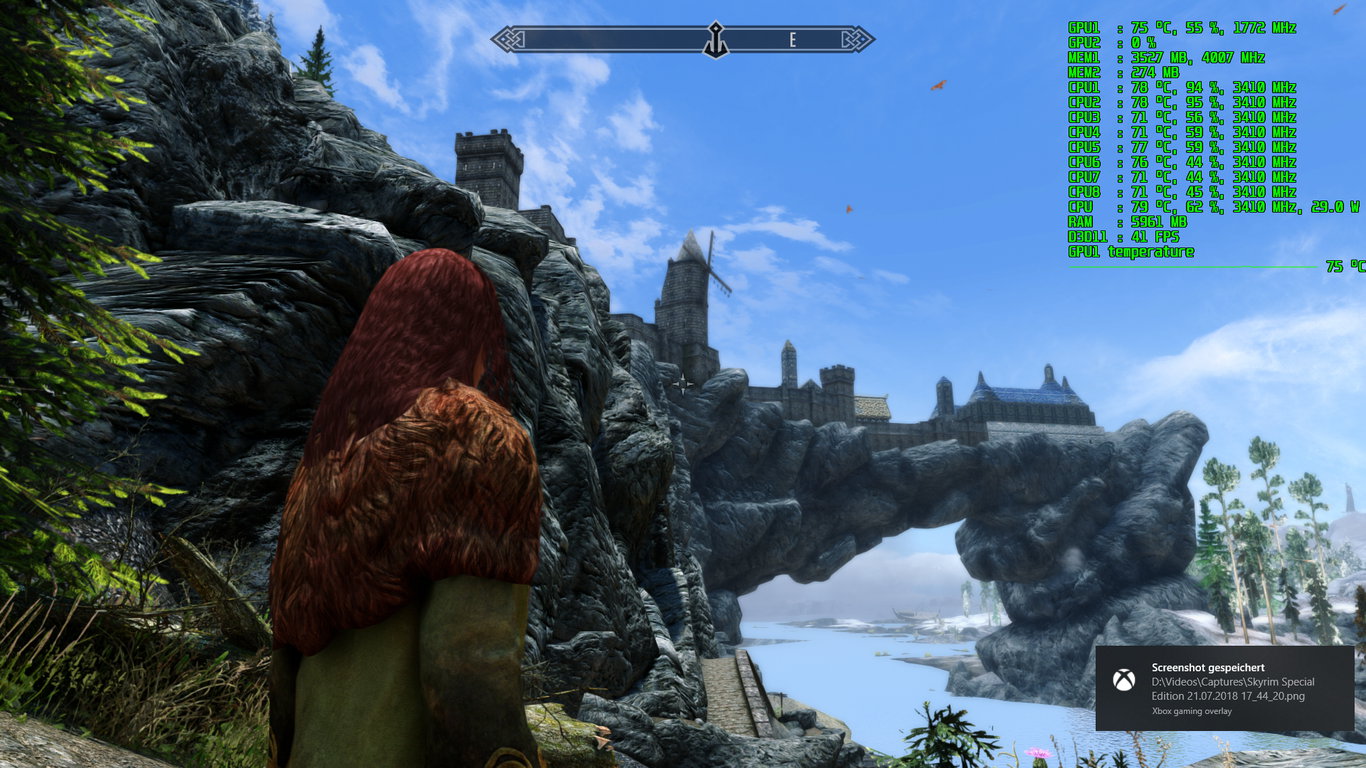This screenshot has width=1366, height=768.
Task: Open the 'Screenshot gespeichert' Xbox notification
Action: click(1224, 688)
